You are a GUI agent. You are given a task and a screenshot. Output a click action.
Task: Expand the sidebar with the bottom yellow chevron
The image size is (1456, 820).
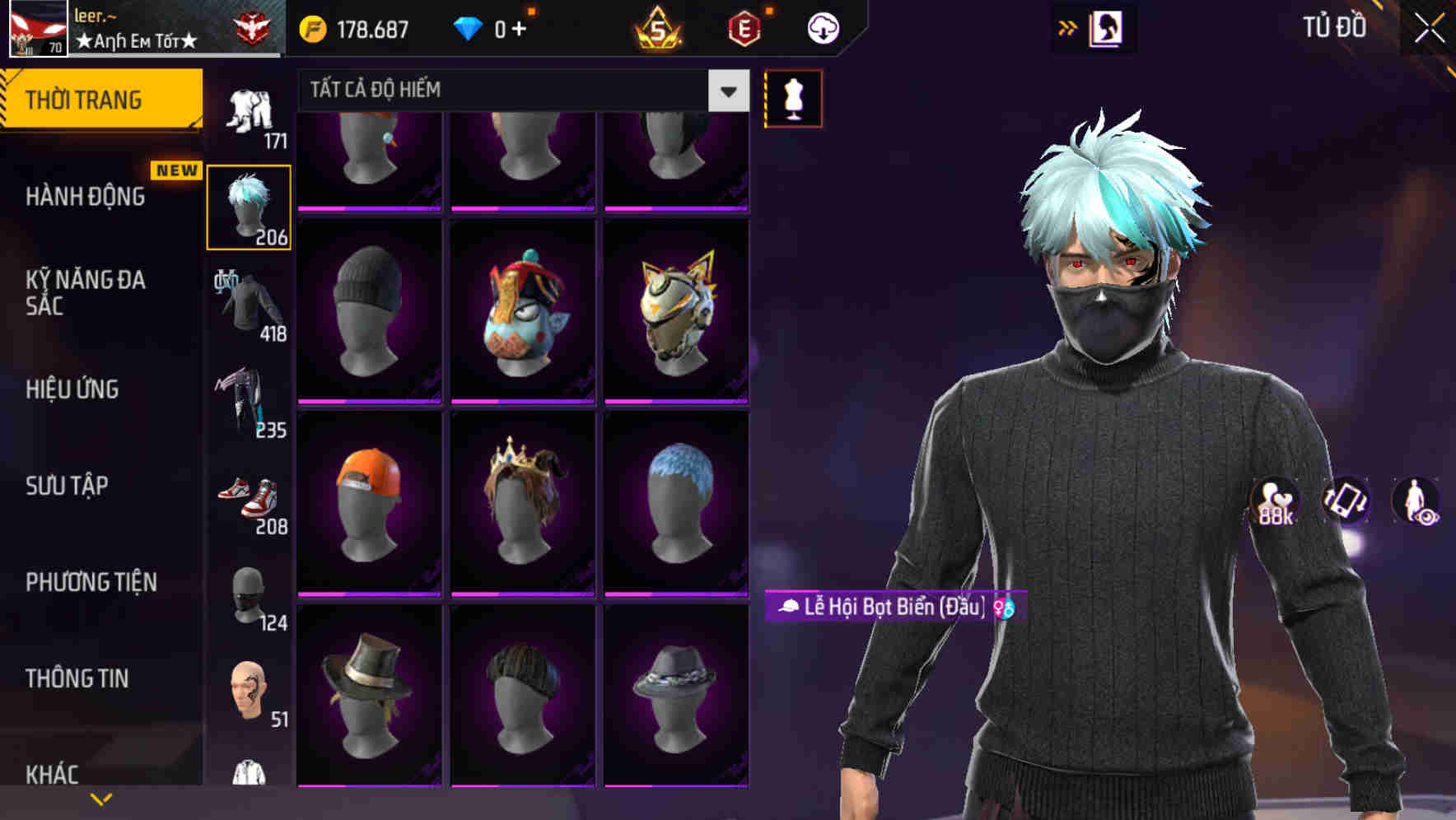tap(100, 799)
